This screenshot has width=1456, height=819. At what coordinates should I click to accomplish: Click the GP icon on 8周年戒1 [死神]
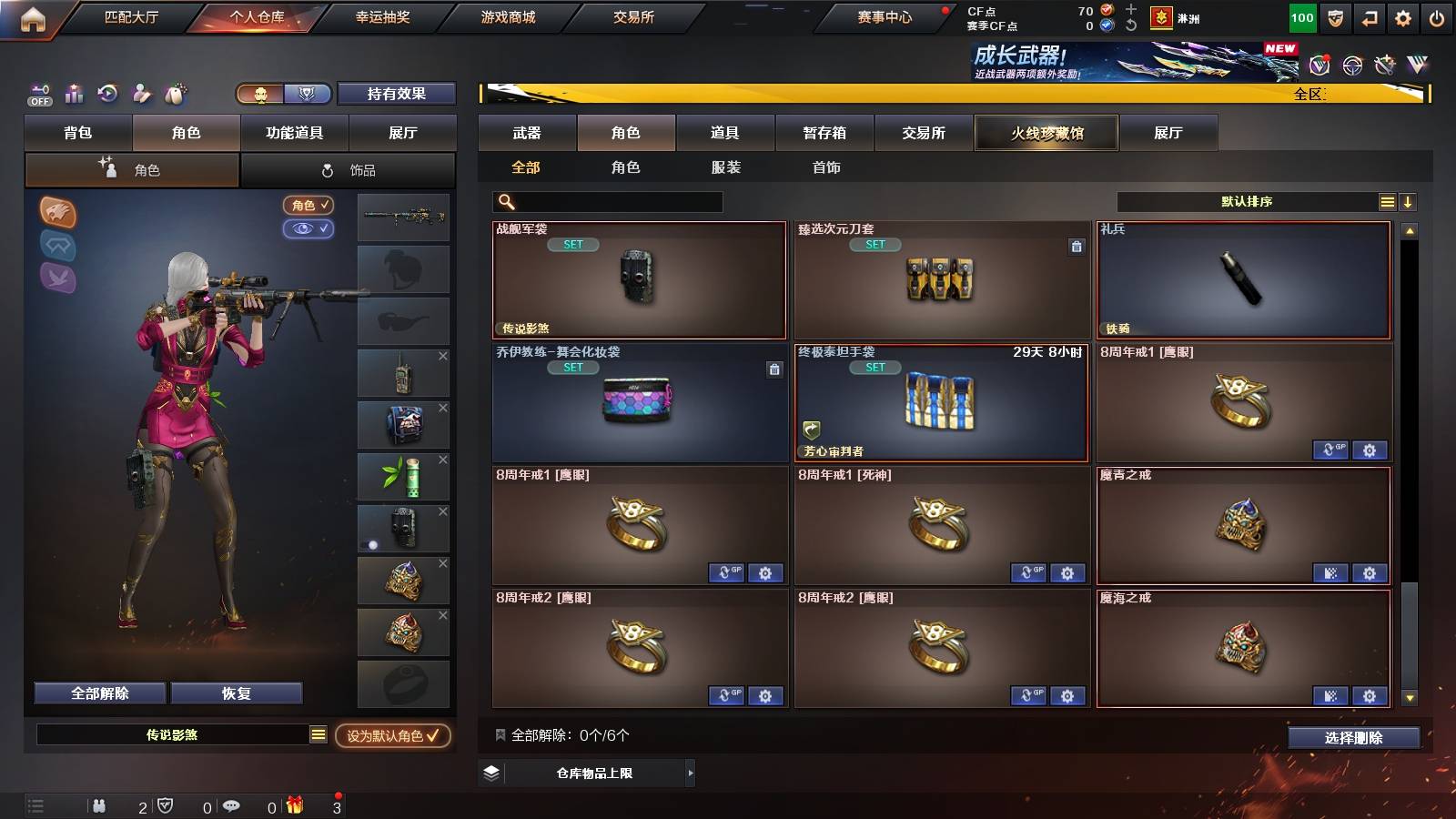click(x=1028, y=574)
